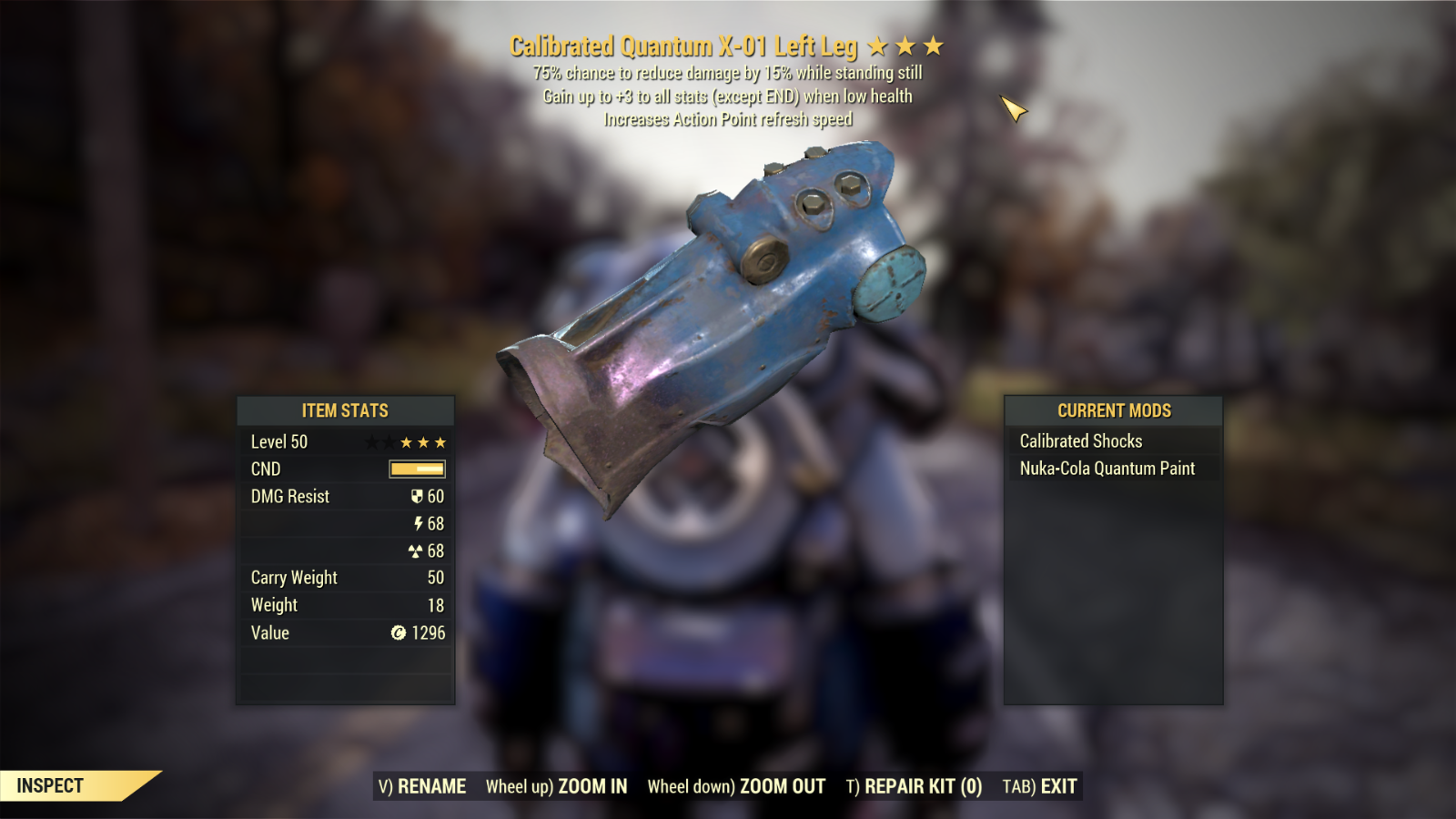
Task: Select the Zoom Out button
Action: (736, 786)
